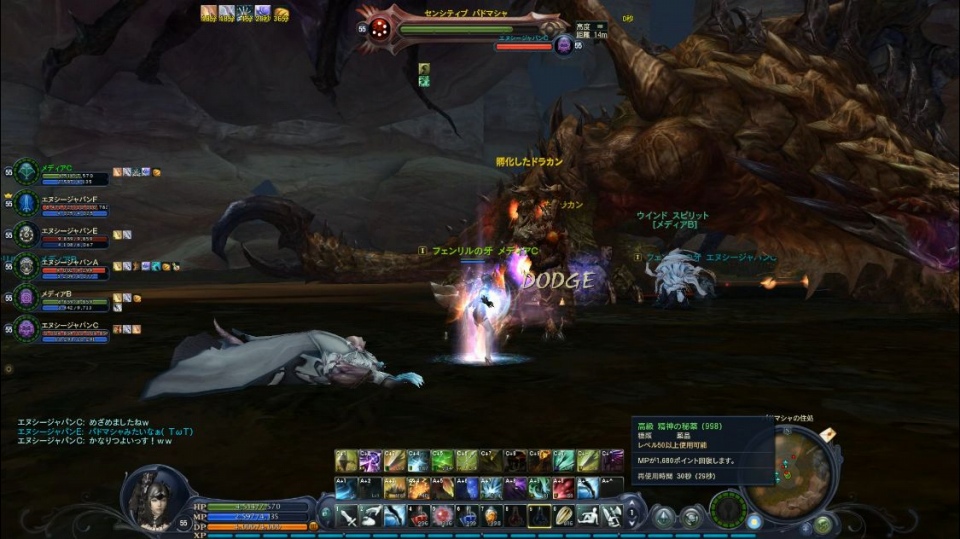The image size is (960, 539).
Task: Select party member エヌシージャパンE's frame
Action: pos(60,235)
